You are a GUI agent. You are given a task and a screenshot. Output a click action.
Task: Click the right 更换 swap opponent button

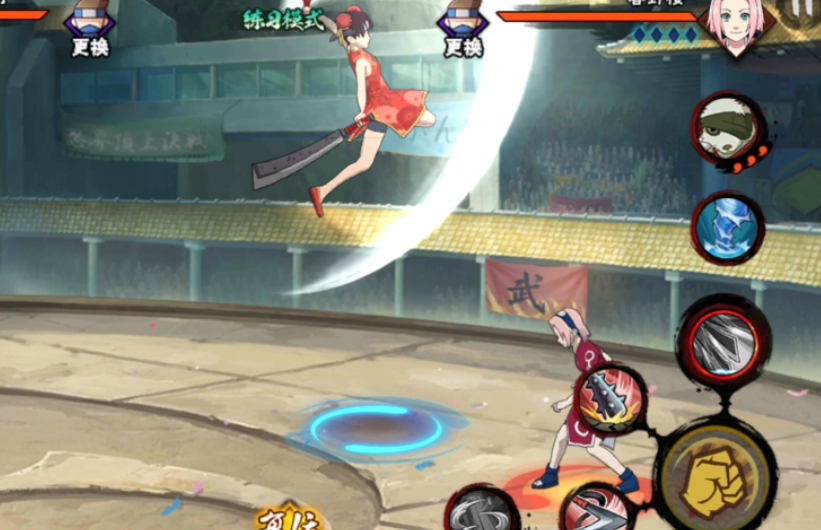[x=463, y=30]
